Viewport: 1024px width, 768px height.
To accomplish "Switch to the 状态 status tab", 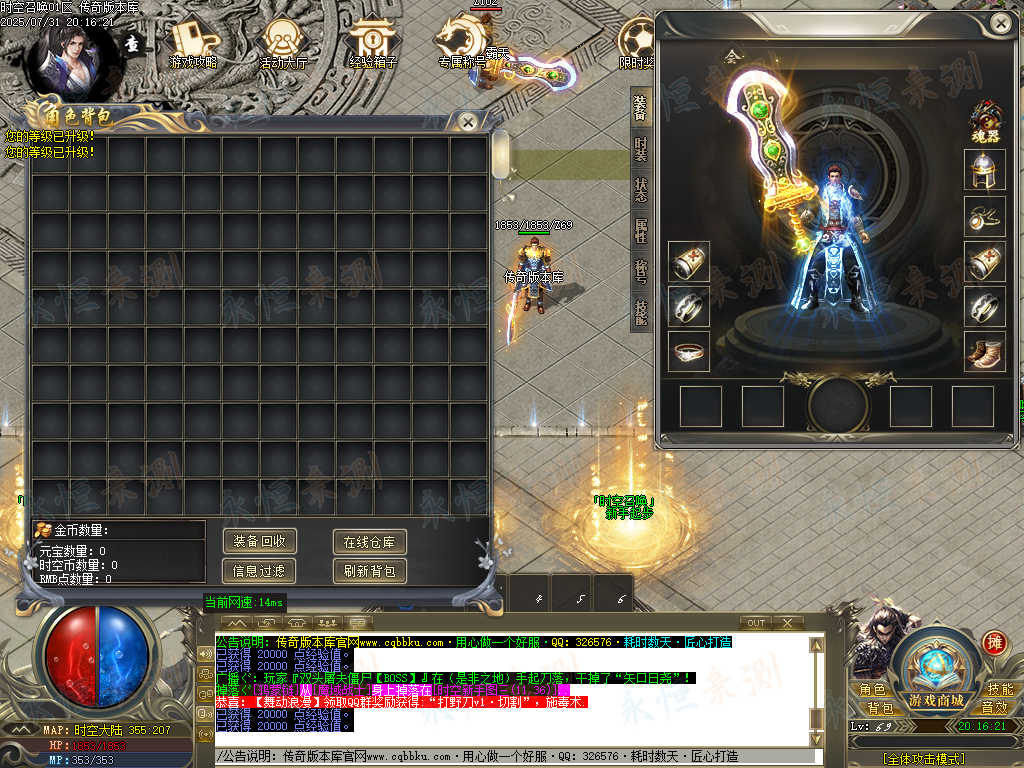I will click(x=640, y=190).
